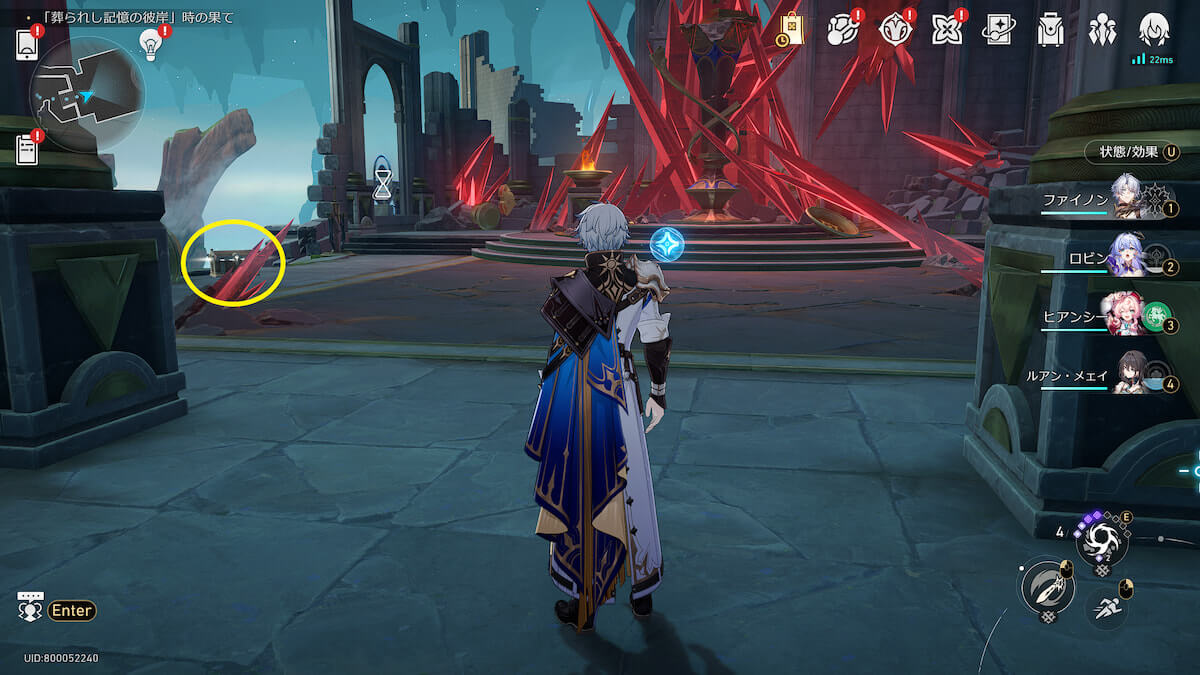Open the backpack inventory

[x=1050, y=30]
